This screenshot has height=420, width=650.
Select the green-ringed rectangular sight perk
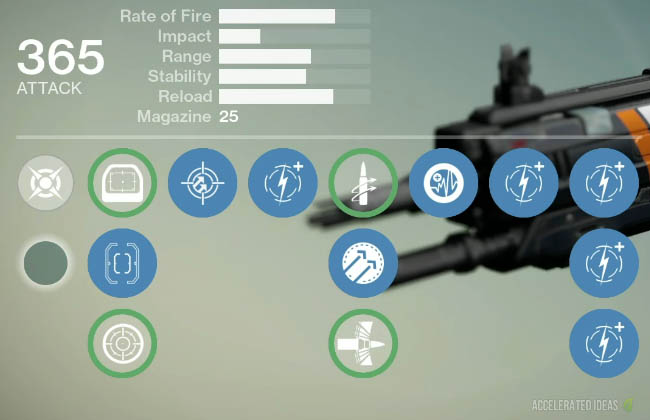point(122,184)
